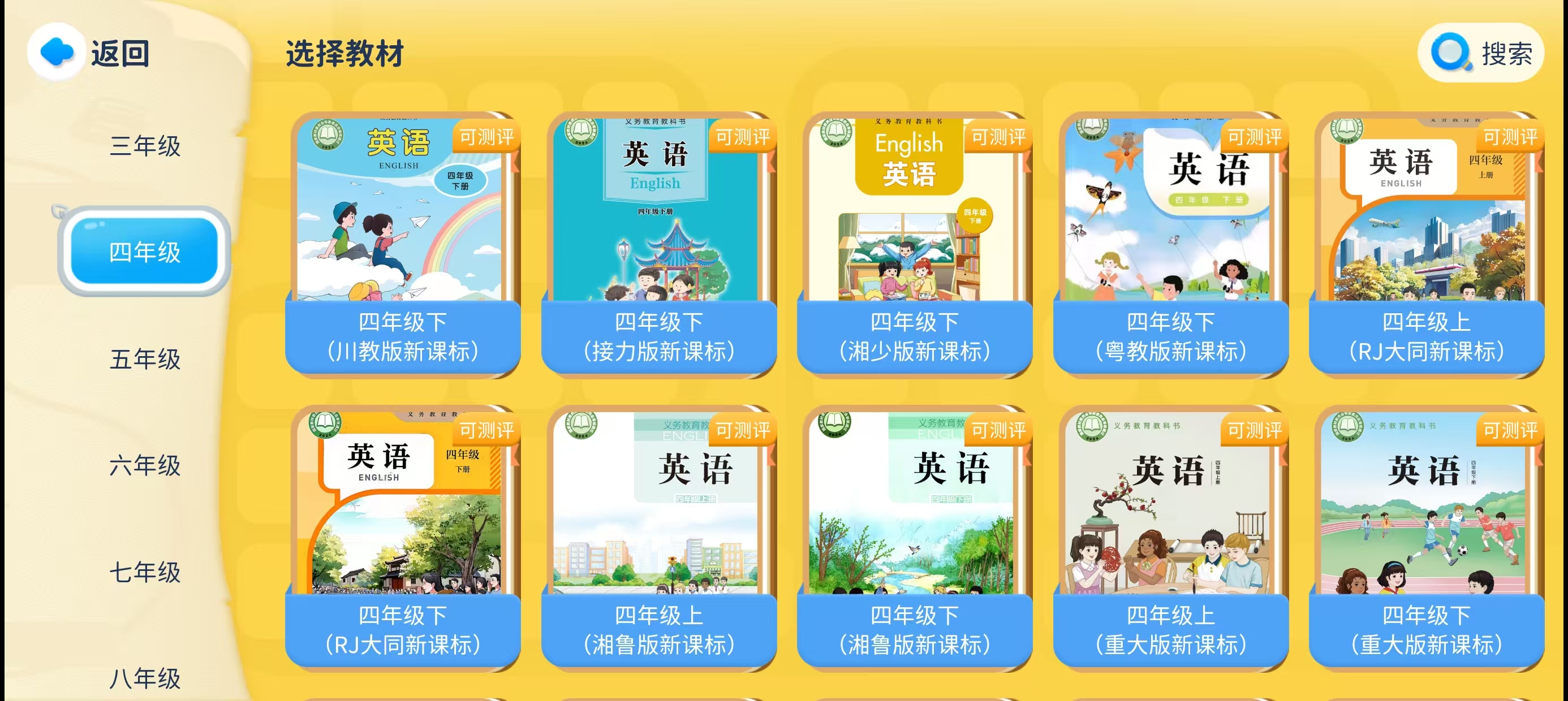Click the 可测评 badge on 川教版 book

(487, 137)
